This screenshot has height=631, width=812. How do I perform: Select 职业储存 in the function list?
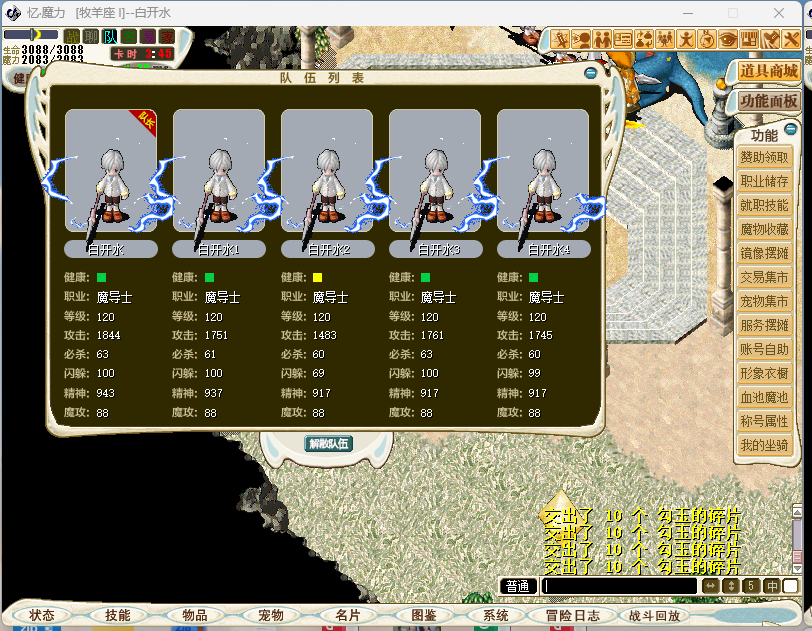point(764,182)
